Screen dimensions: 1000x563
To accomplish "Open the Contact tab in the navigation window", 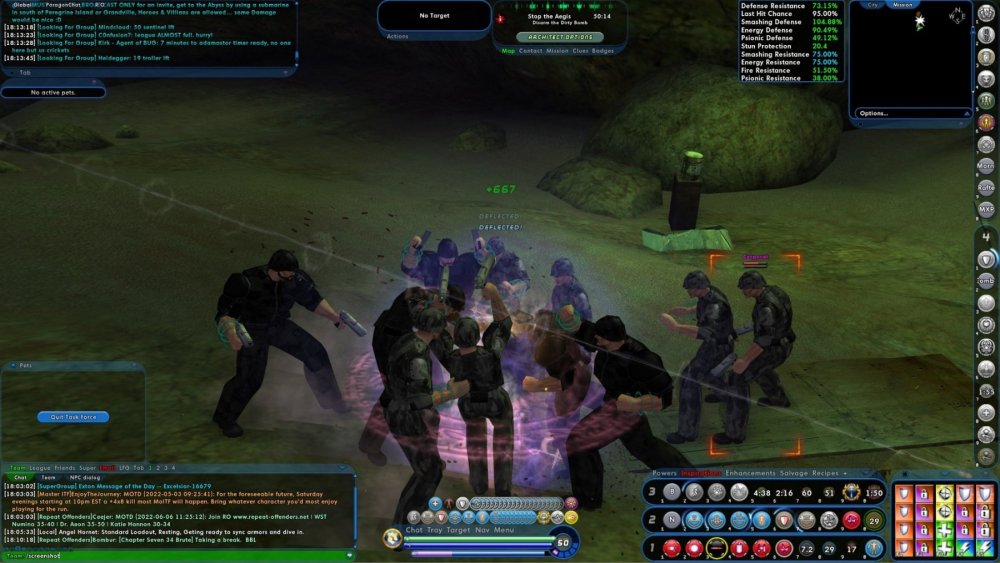I will tap(531, 50).
